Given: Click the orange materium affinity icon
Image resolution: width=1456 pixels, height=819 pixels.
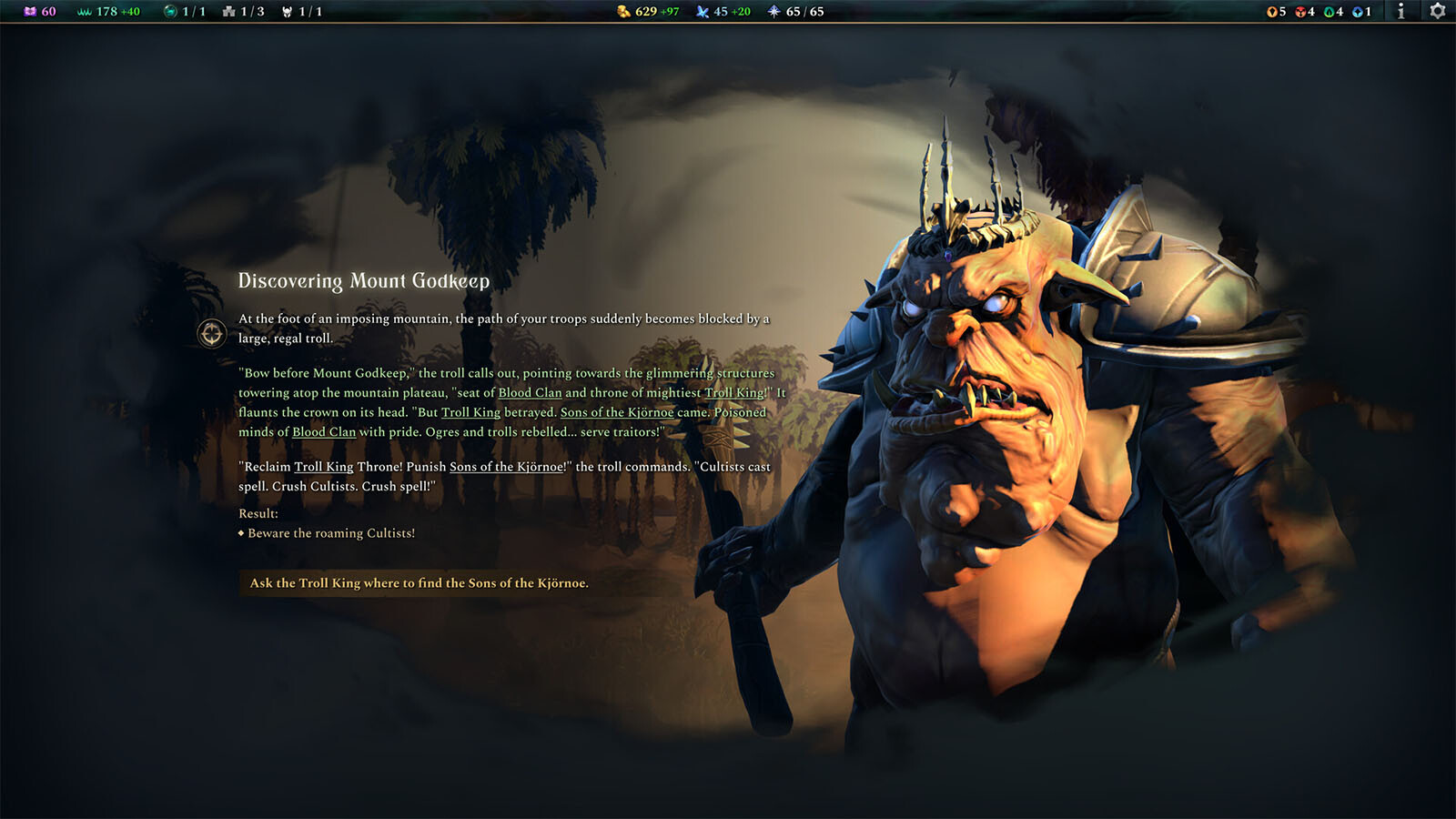Looking at the screenshot, I should [1272, 12].
